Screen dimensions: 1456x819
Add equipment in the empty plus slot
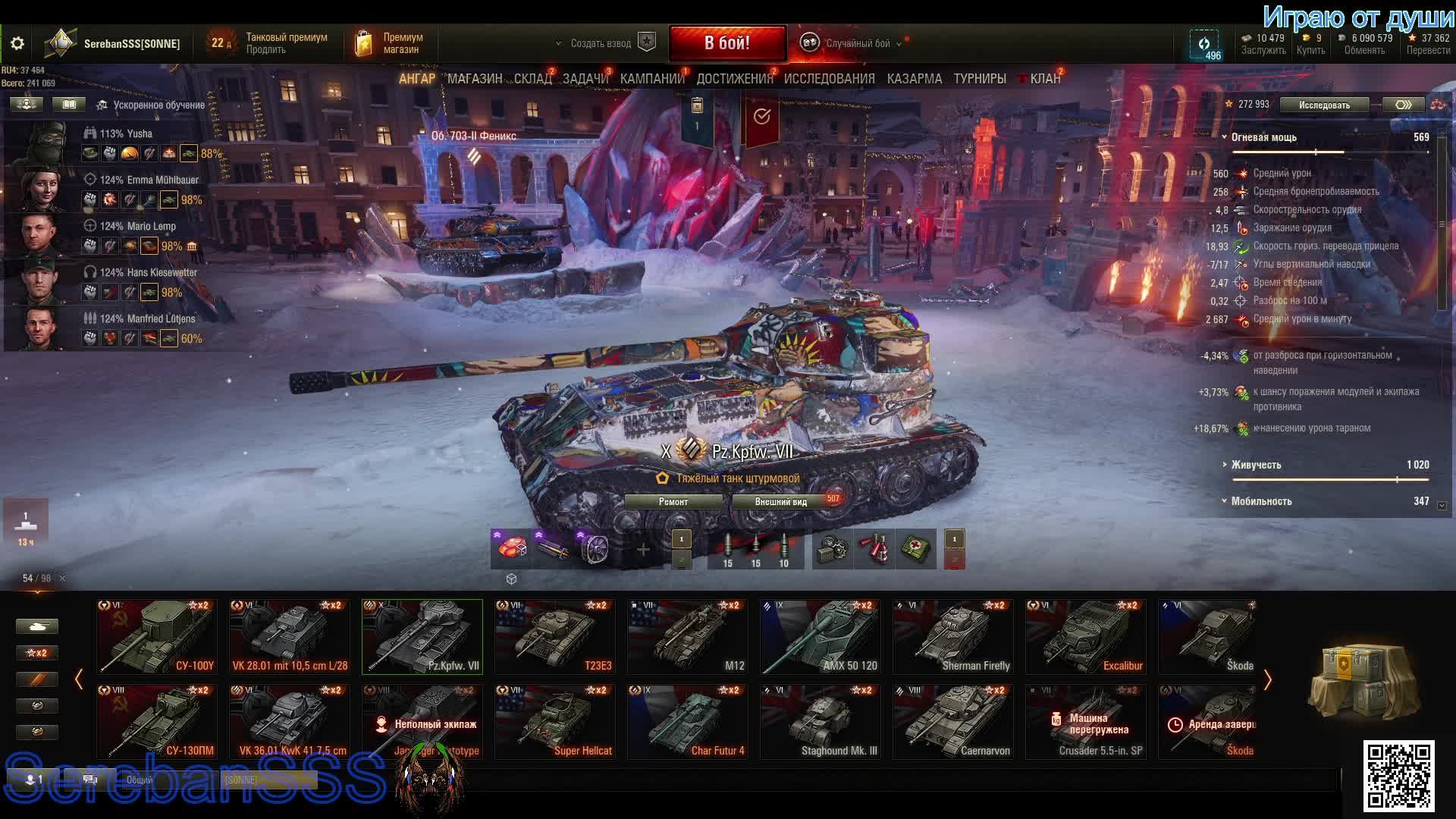pyautogui.click(x=643, y=550)
